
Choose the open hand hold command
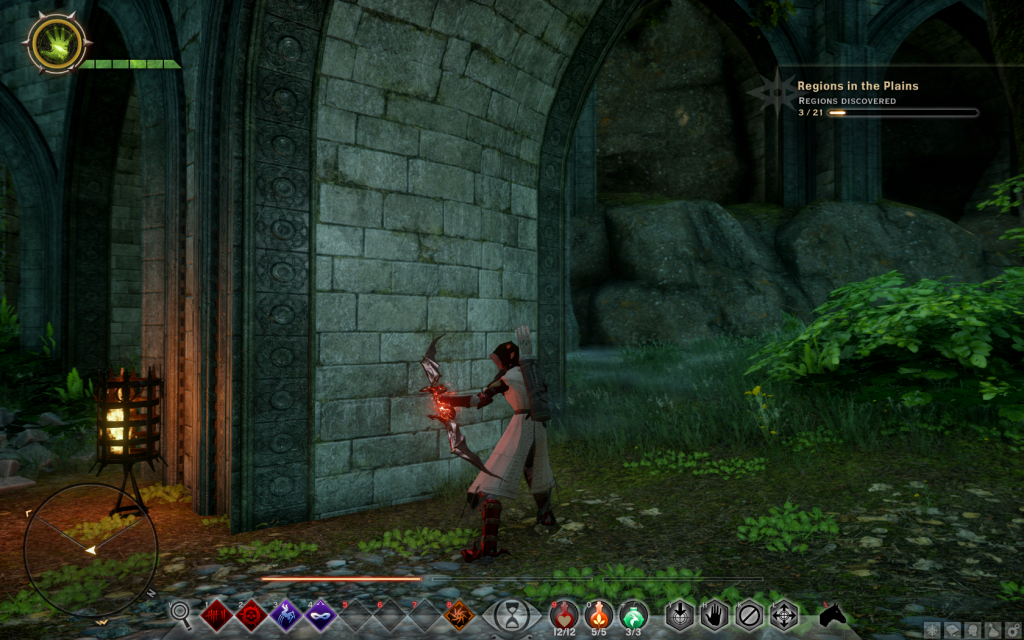[x=714, y=612]
